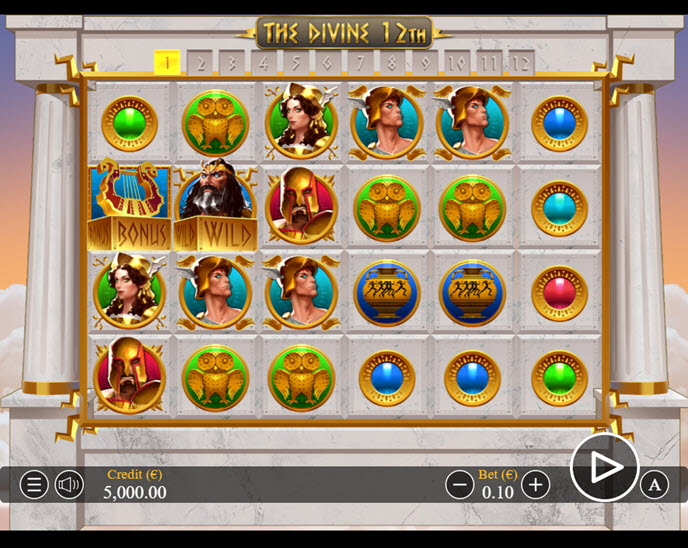Decrease the bet with the minus button
The image size is (688, 548).
460,485
